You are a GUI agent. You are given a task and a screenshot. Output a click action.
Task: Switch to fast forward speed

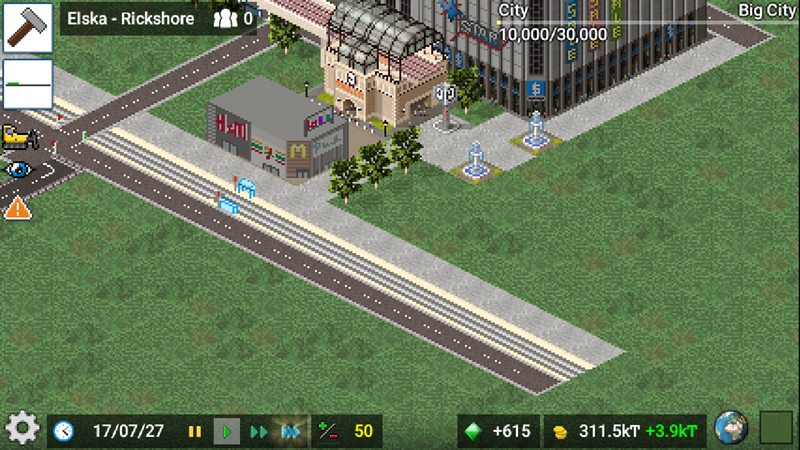pos(259,432)
